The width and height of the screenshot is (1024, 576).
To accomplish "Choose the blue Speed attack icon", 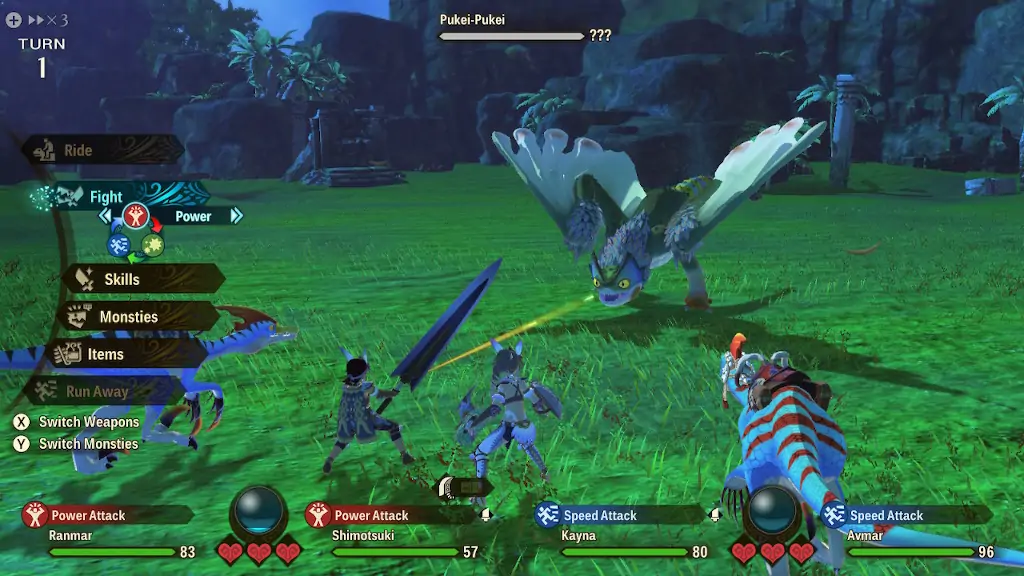I will click(119, 244).
